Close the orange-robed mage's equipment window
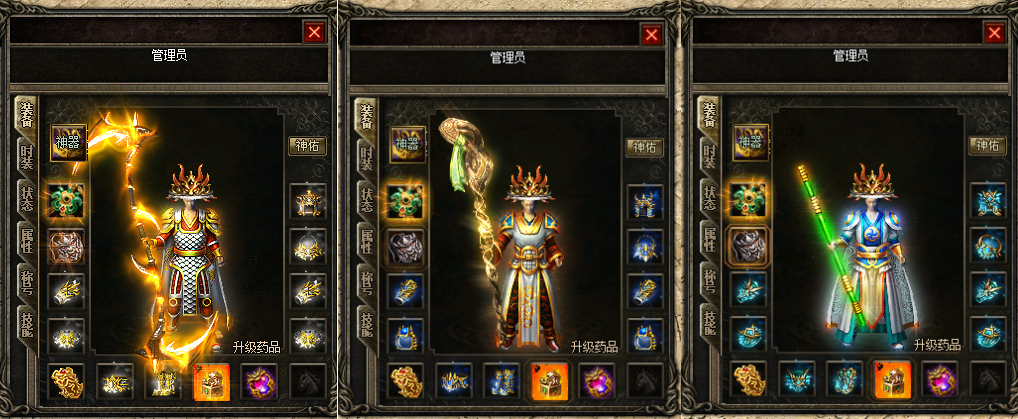 click(652, 35)
